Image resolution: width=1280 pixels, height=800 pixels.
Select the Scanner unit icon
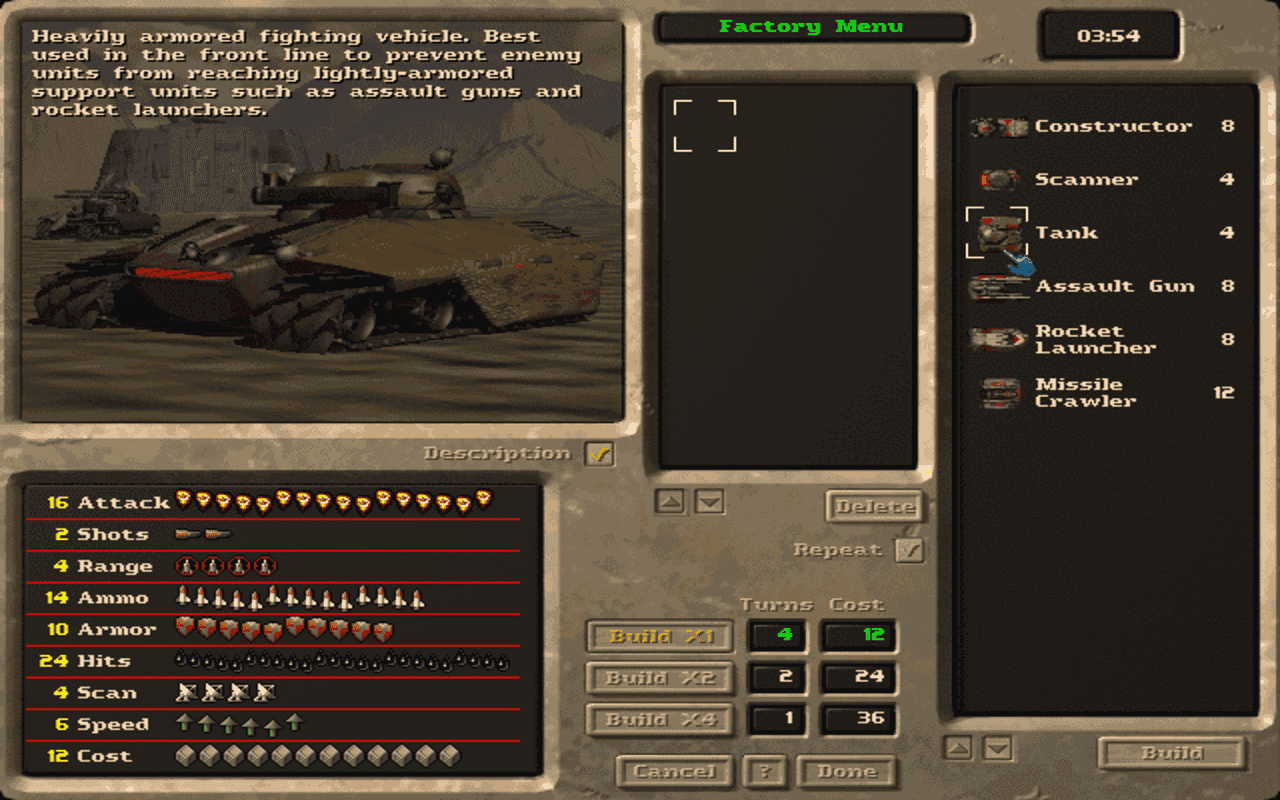pos(1000,180)
